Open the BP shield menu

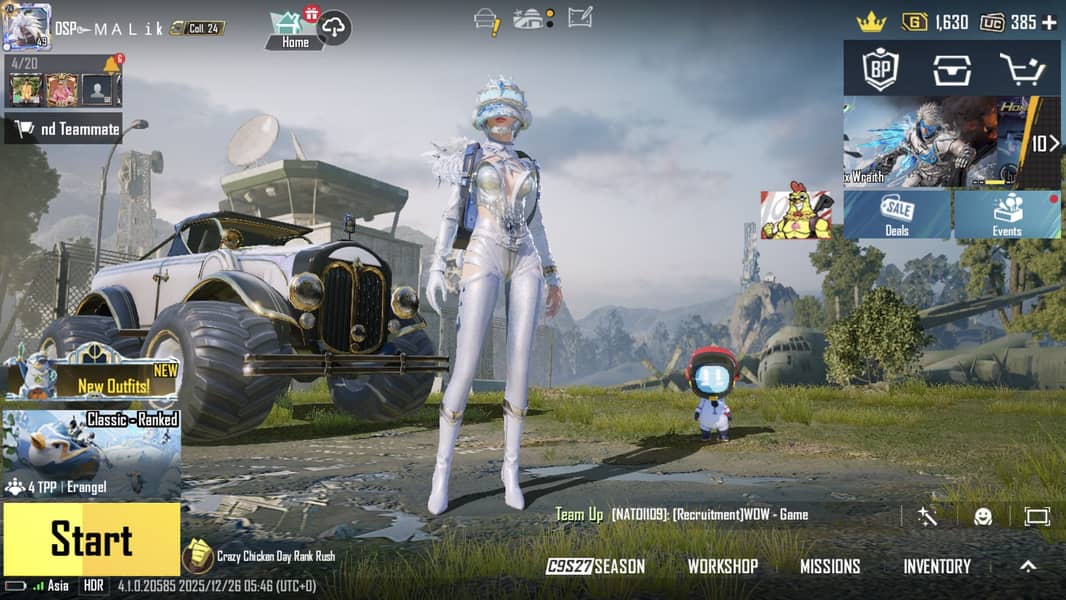point(880,69)
